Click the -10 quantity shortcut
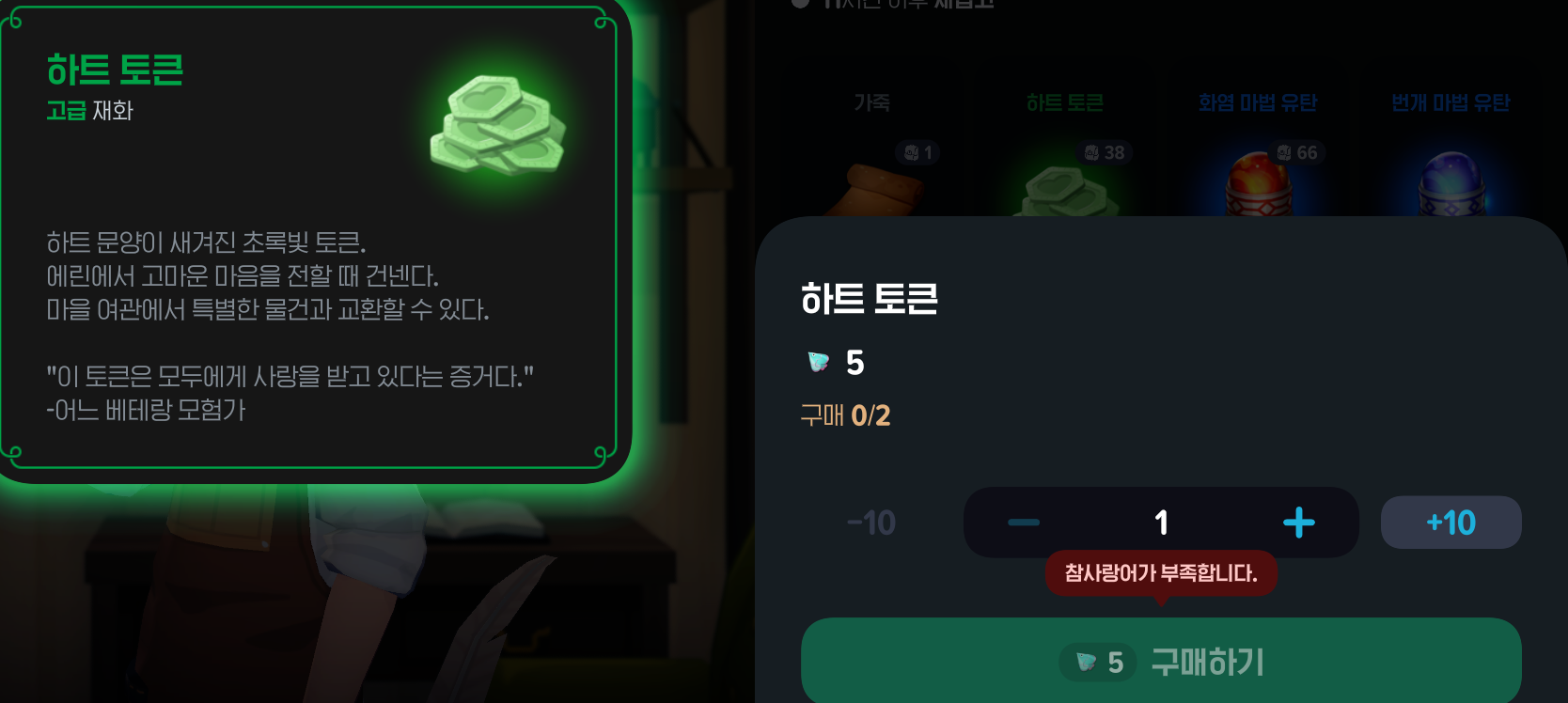 pos(870,523)
